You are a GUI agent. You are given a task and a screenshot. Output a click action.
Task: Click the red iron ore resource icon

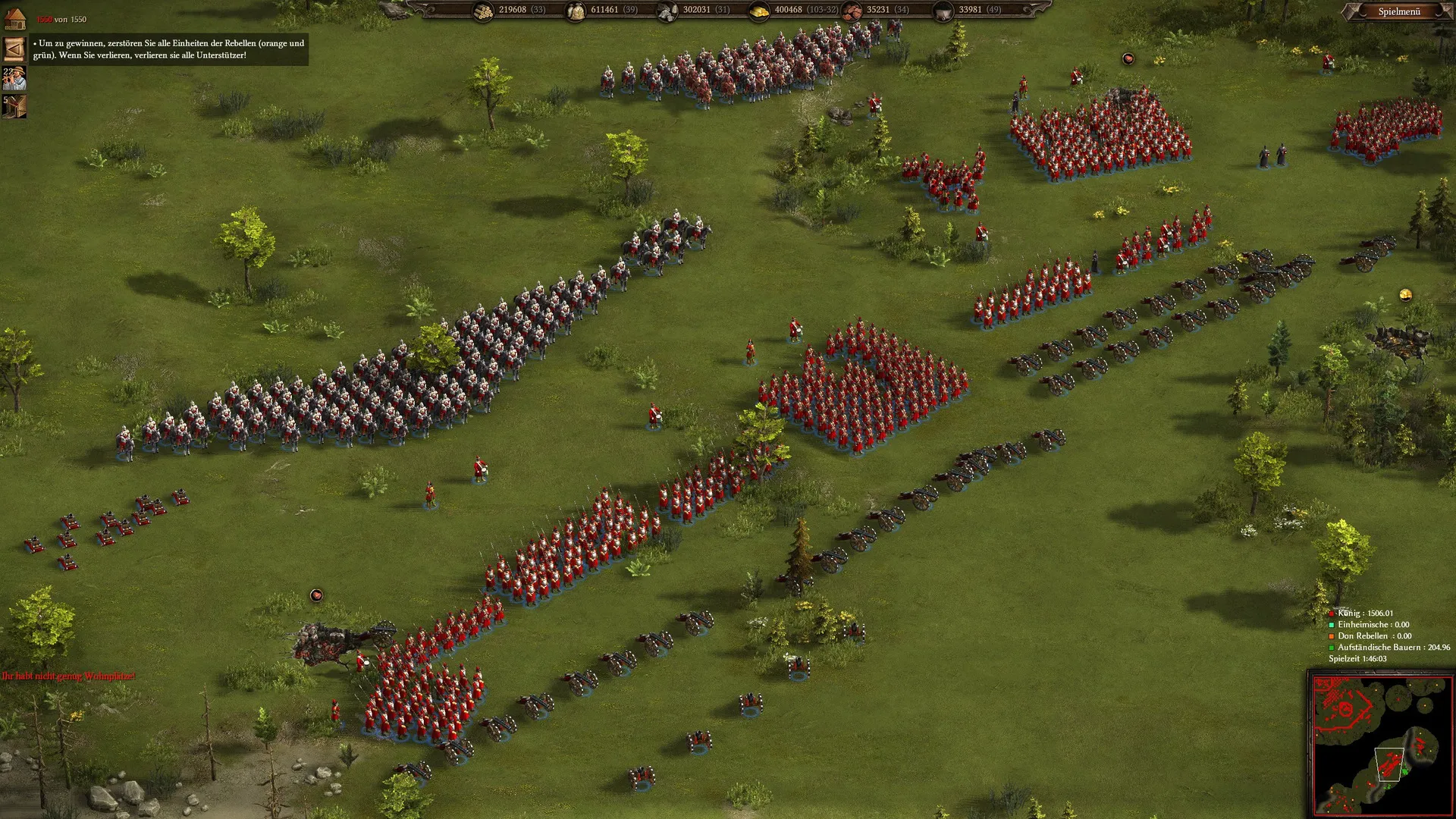tap(852, 11)
